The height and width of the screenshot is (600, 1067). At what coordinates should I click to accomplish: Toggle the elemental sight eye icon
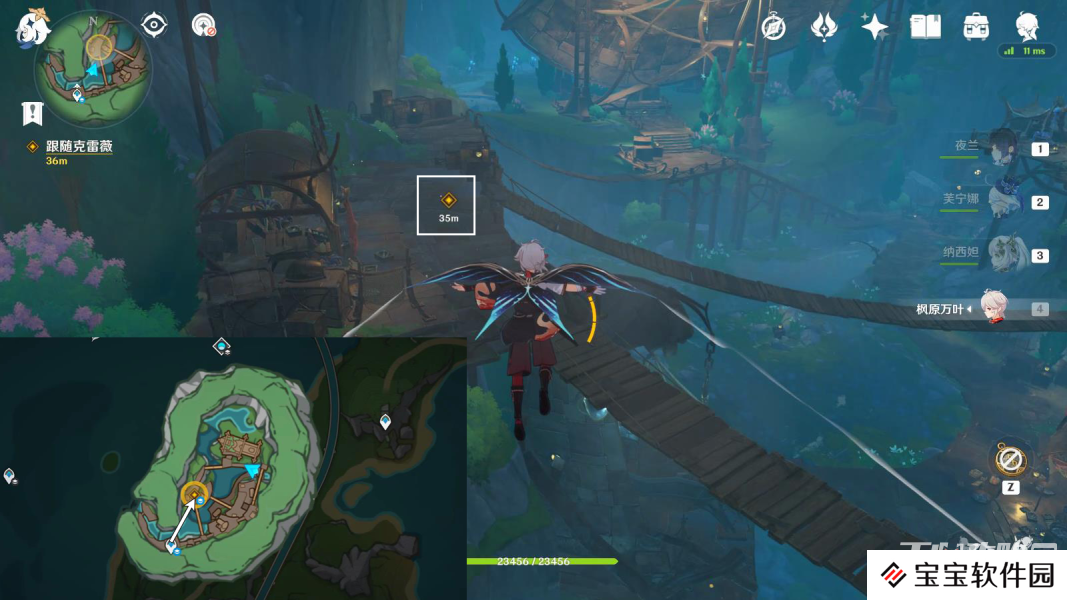click(154, 25)
